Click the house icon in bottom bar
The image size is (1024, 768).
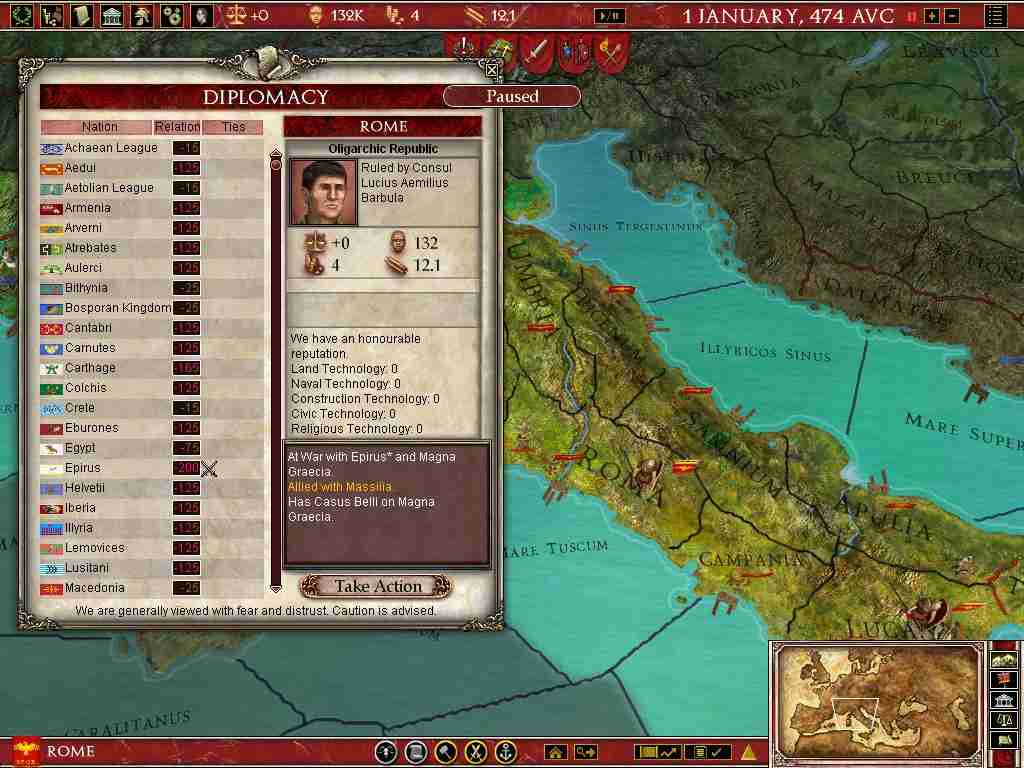click(x=555, y=752)
